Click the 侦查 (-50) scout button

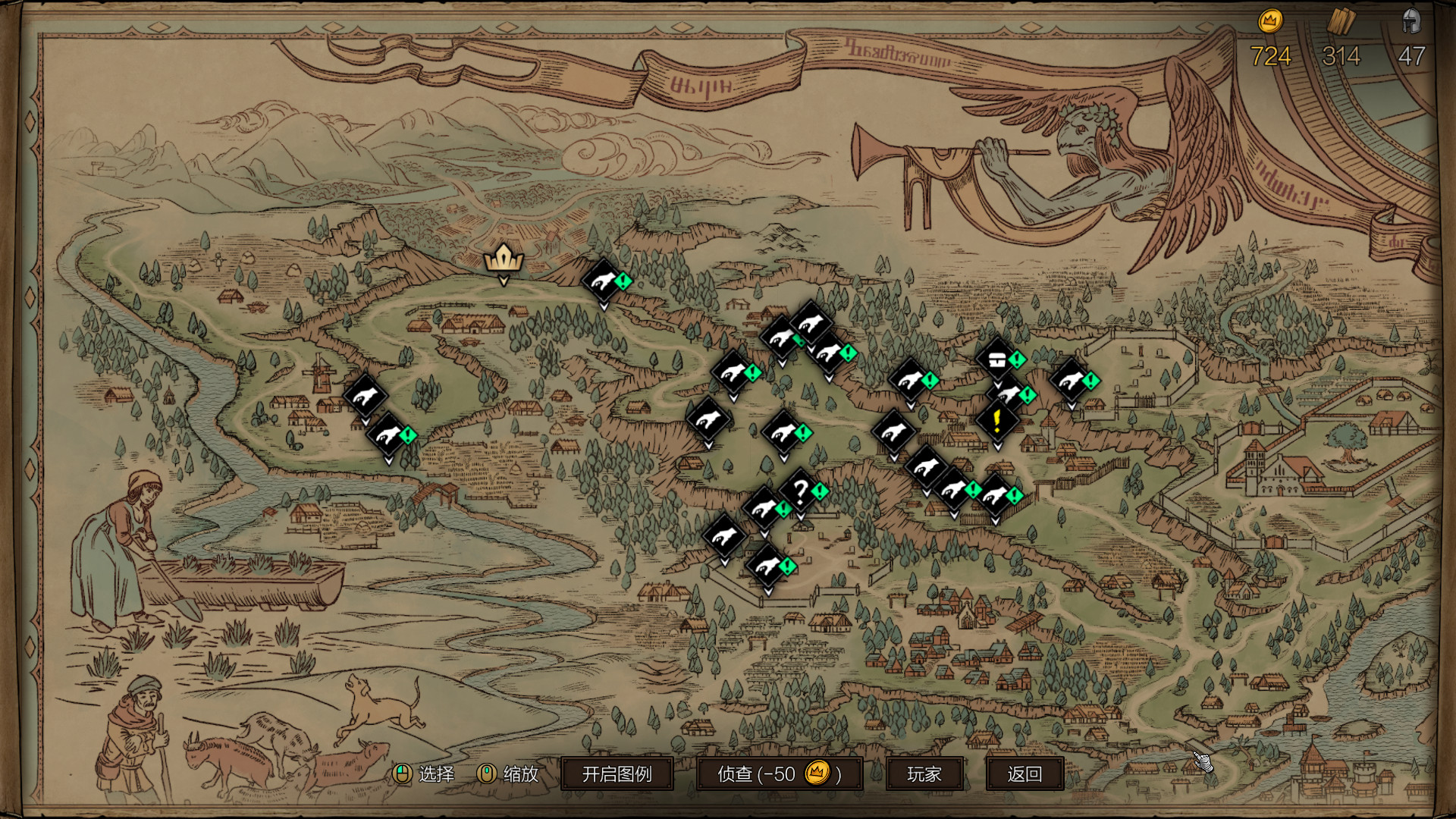779,773
